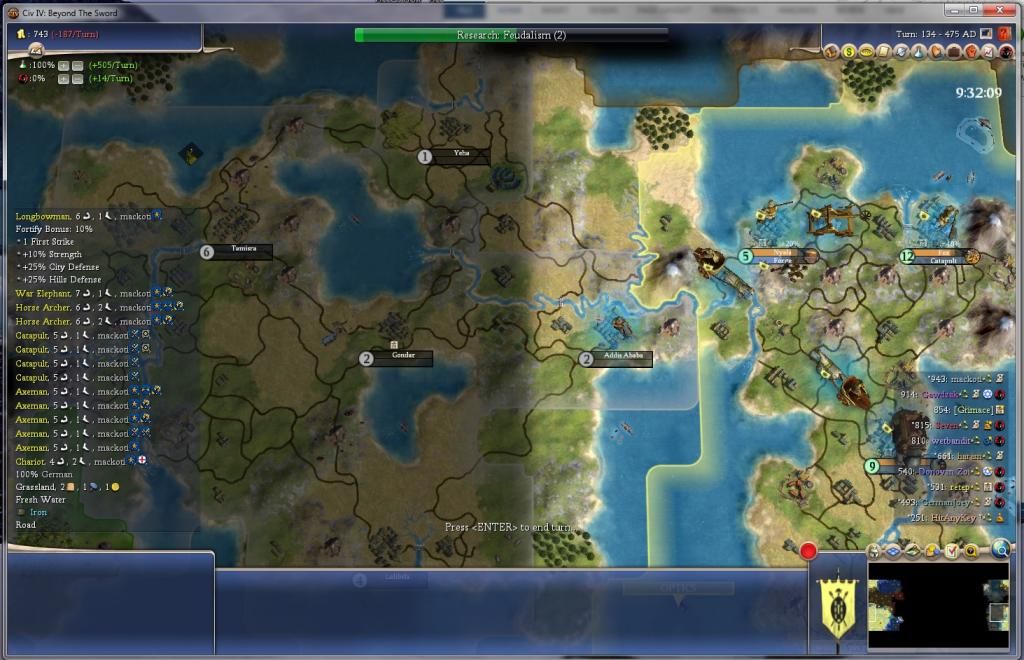Increase the science research rate
This screenshot has width=1024, height=660.
point(63,65)
